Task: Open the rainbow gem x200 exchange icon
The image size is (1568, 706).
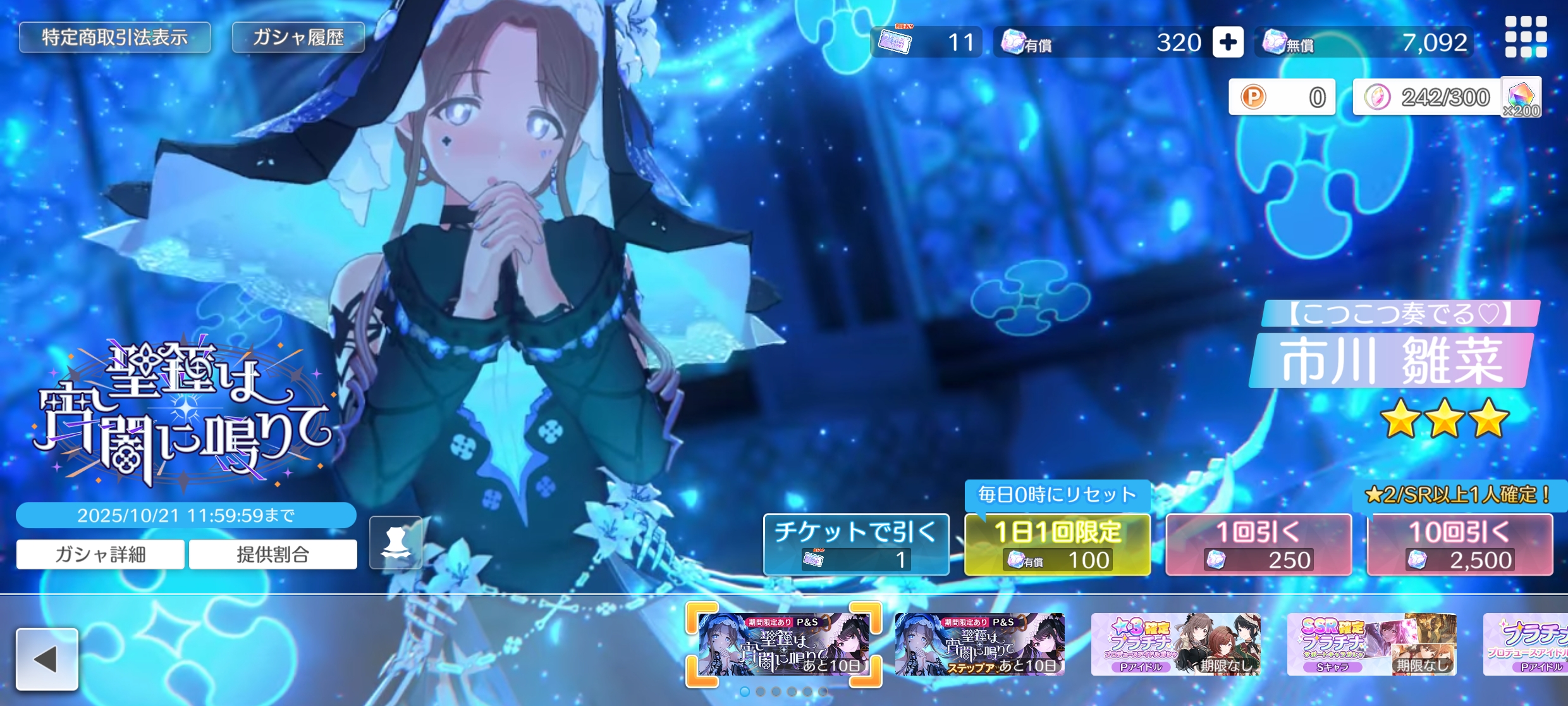Action: (1521, 97)
